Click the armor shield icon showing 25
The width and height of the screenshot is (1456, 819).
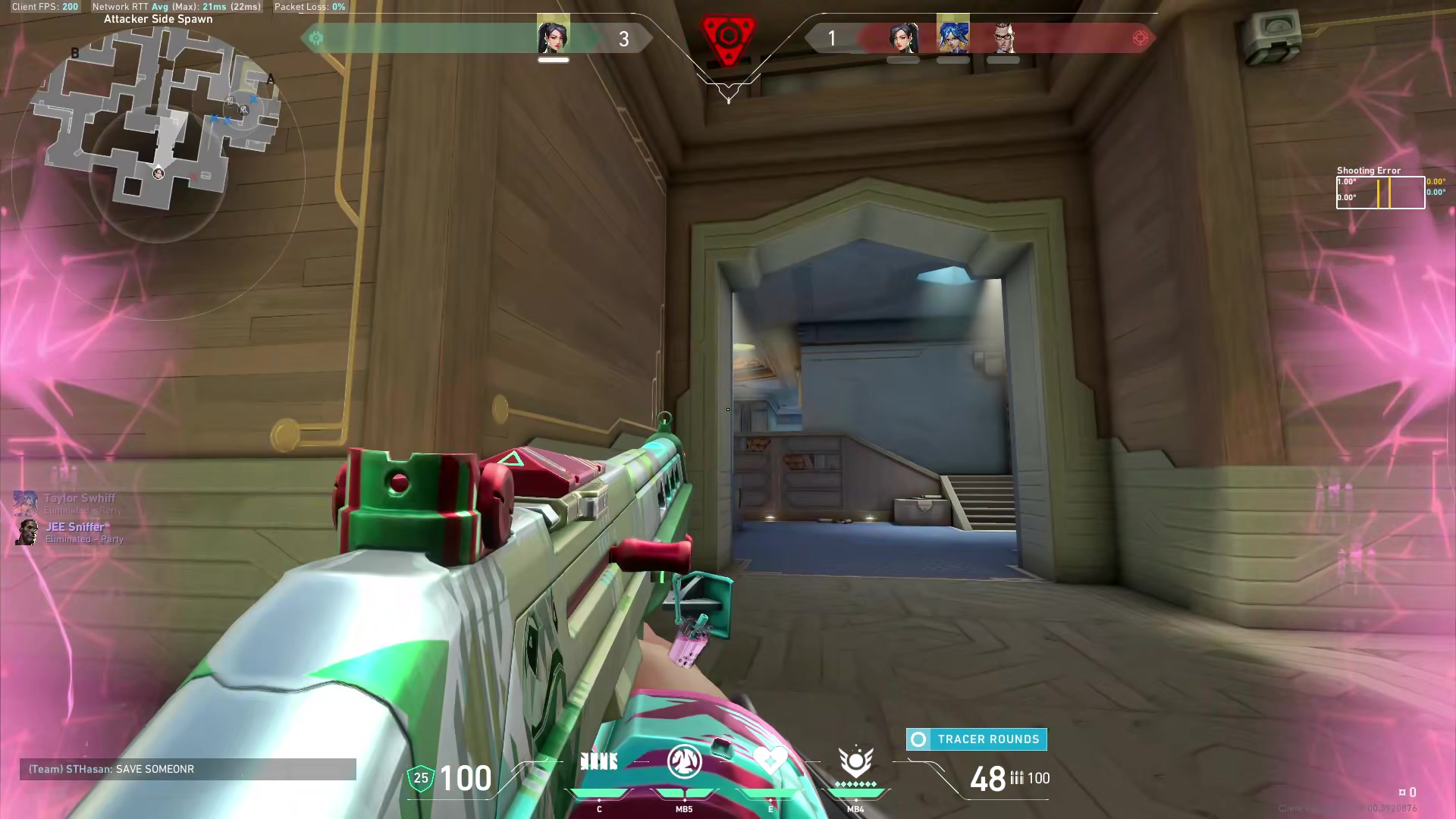[x=421, y=778]
